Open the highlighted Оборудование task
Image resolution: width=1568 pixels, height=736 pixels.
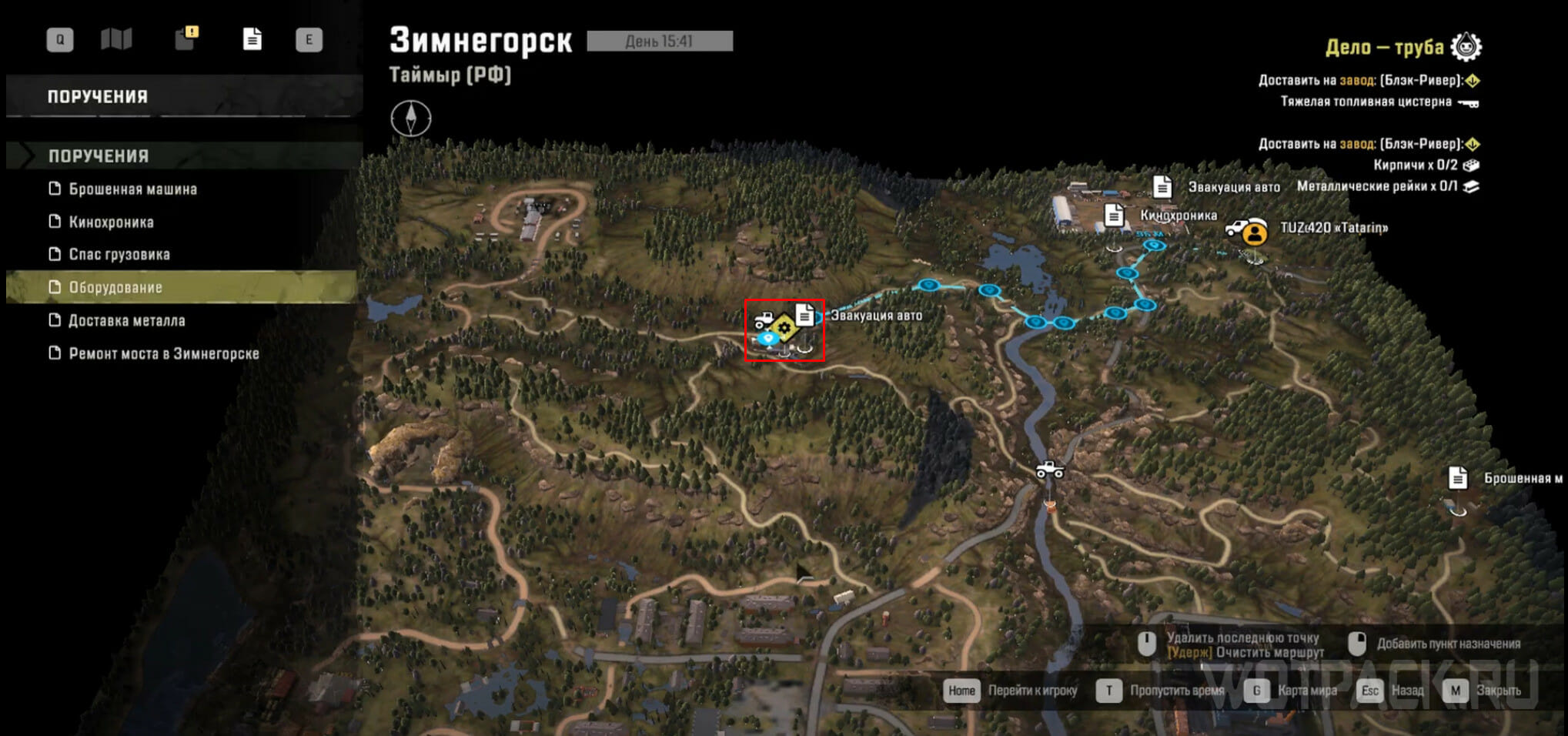(x=115, y=287)
